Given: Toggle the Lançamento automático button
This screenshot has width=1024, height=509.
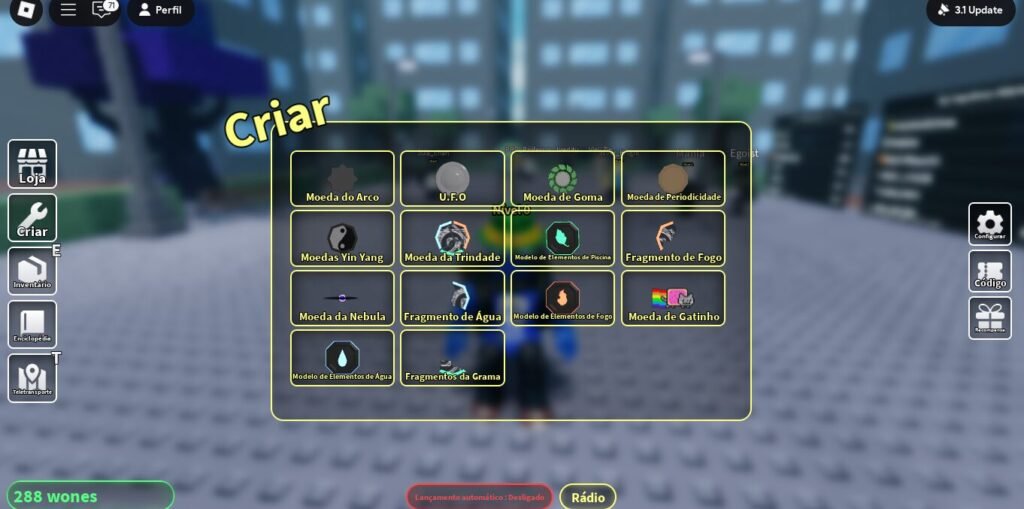Looking at the screenshot, I should tap(479, 497).
